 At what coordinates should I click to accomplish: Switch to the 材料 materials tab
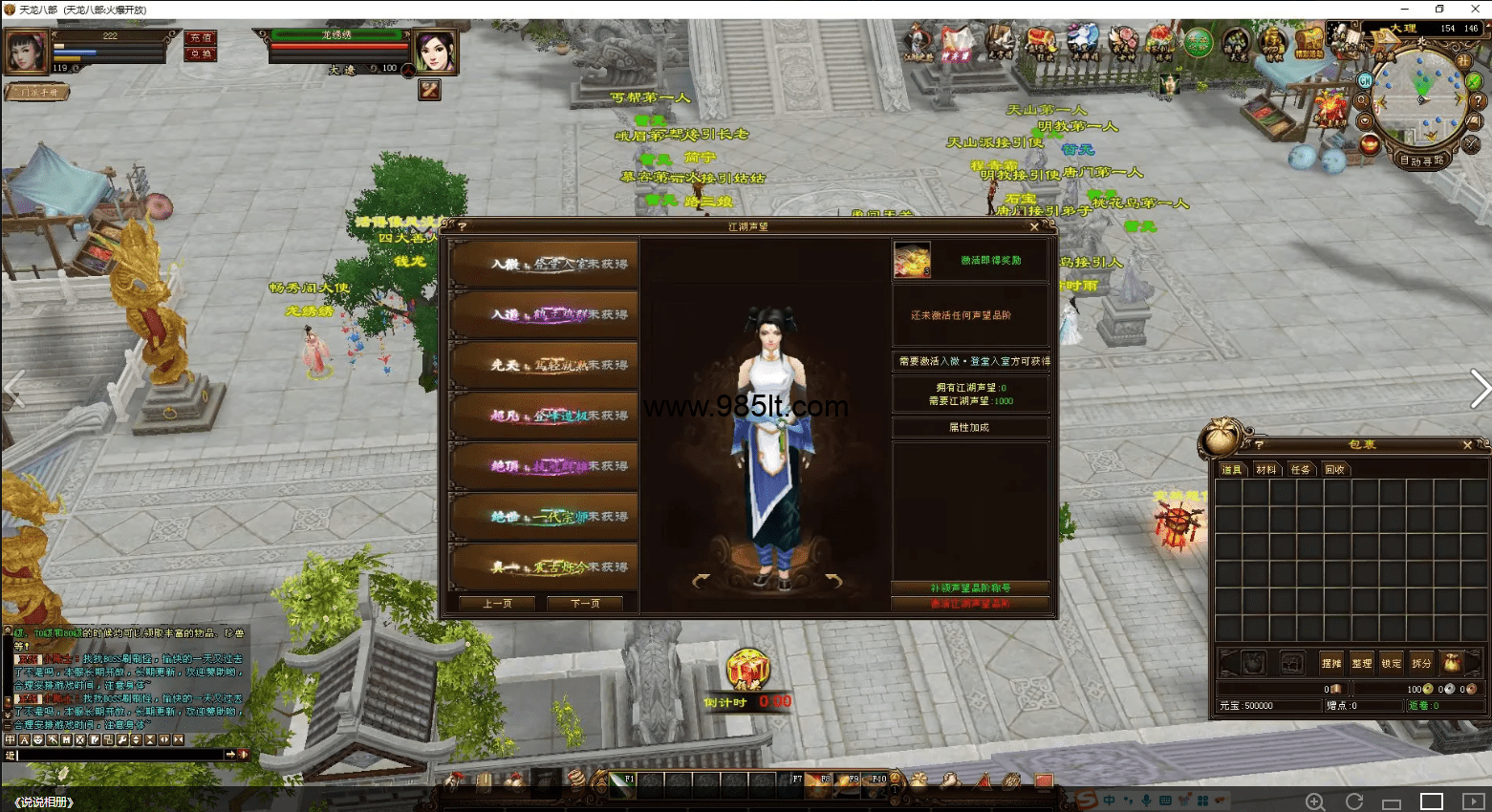[x=1266, y=469]
